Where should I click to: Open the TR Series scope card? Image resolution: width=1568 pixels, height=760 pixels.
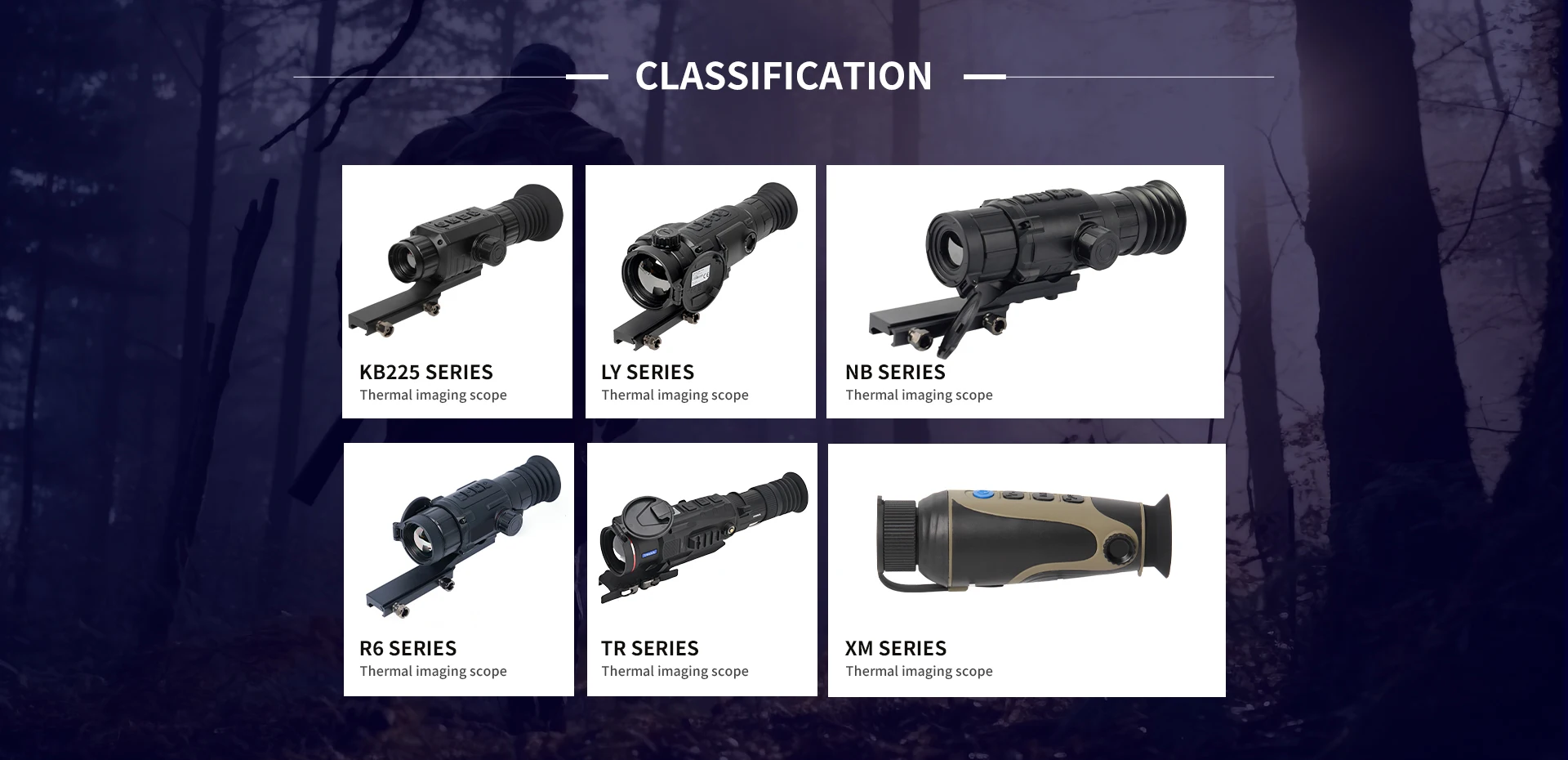click(x=702, y=570)
